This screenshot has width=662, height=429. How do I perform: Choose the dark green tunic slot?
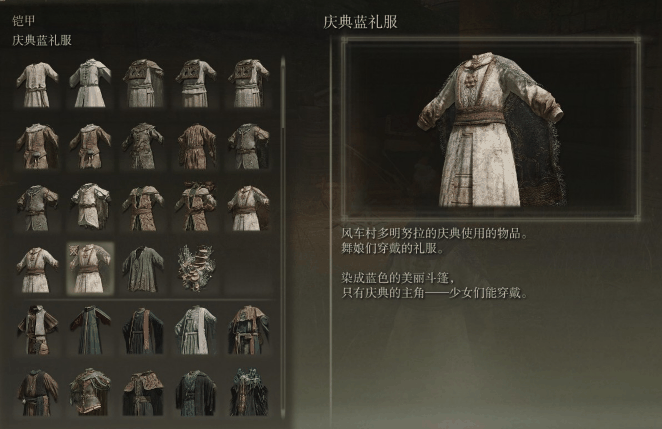coord(142,268)
